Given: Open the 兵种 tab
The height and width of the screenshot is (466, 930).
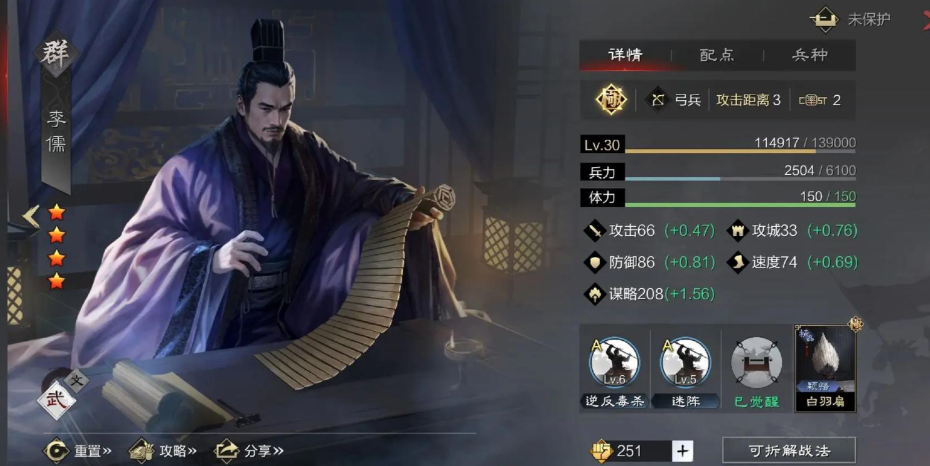Looking at the screenshot, I should tap(809, 55).
